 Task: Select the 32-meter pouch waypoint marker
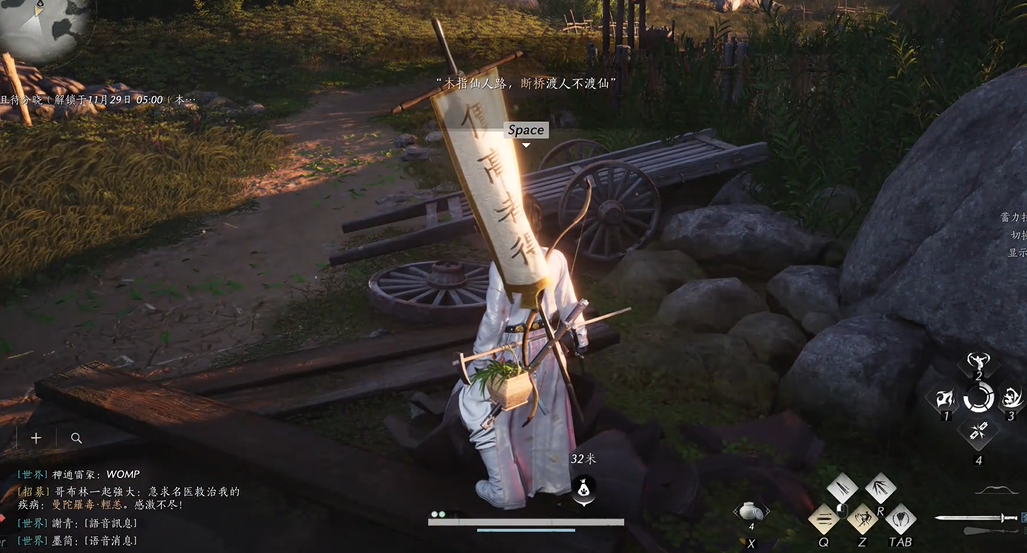(x=584, y=489)
